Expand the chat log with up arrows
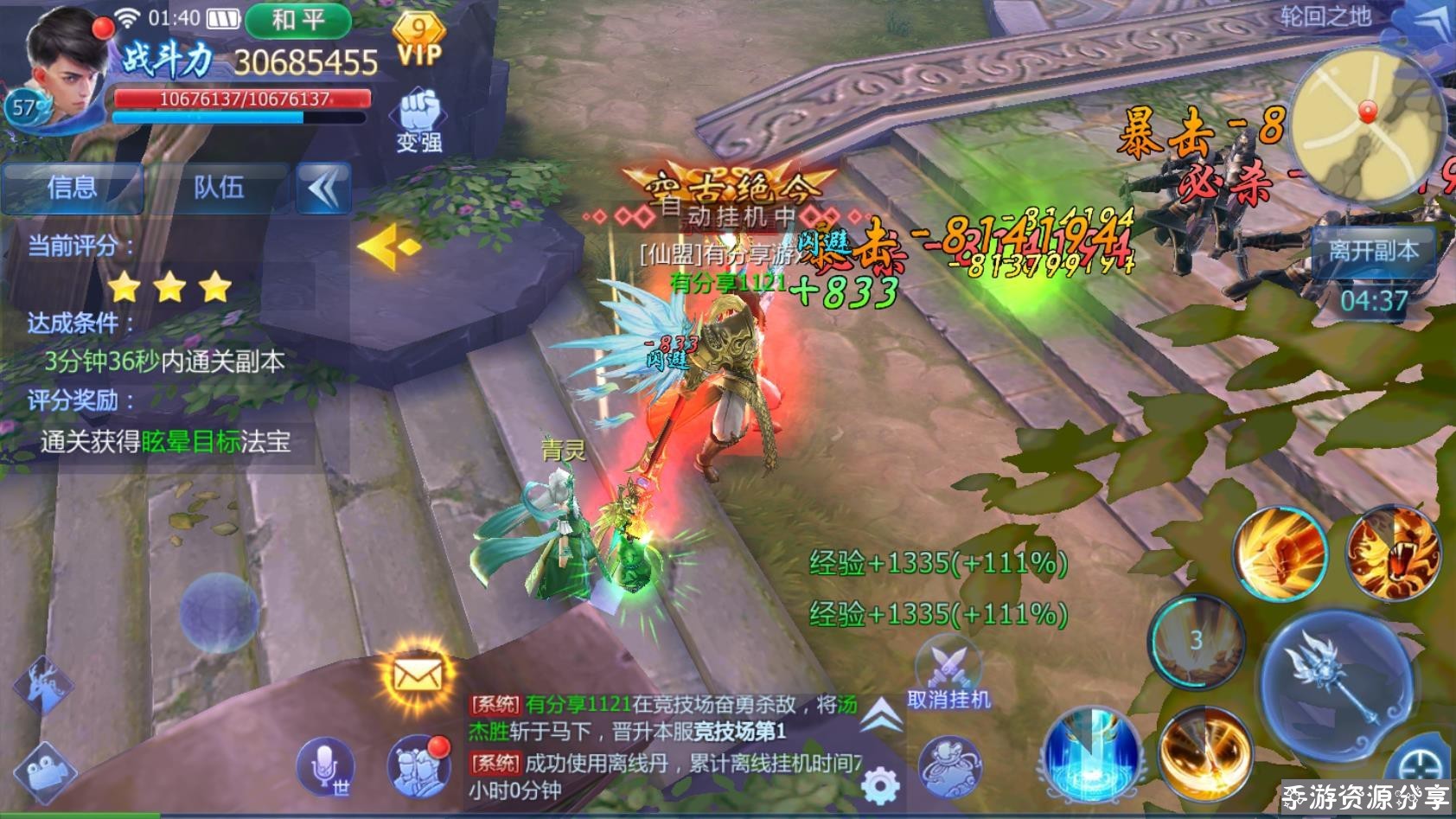This screenshot has height=819, width=1456. (880, 716)
